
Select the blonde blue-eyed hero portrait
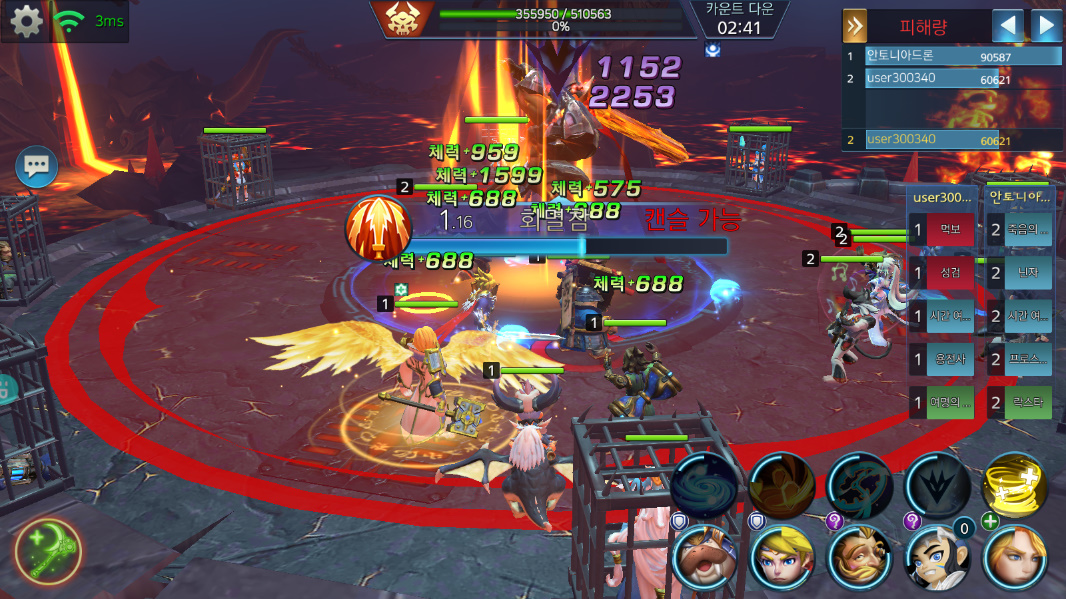click(782, 557)
